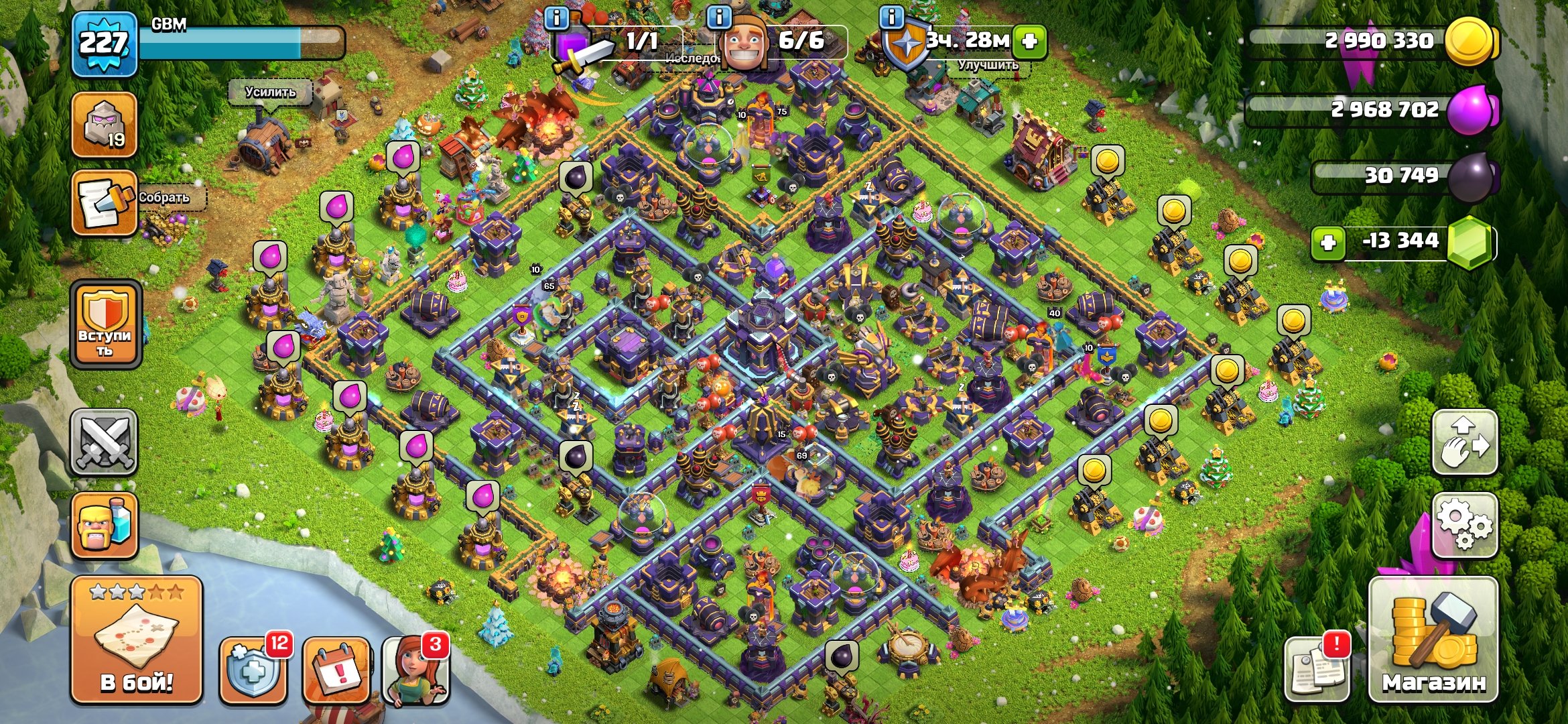Open the villager girl icon with 3 badge

415,670
